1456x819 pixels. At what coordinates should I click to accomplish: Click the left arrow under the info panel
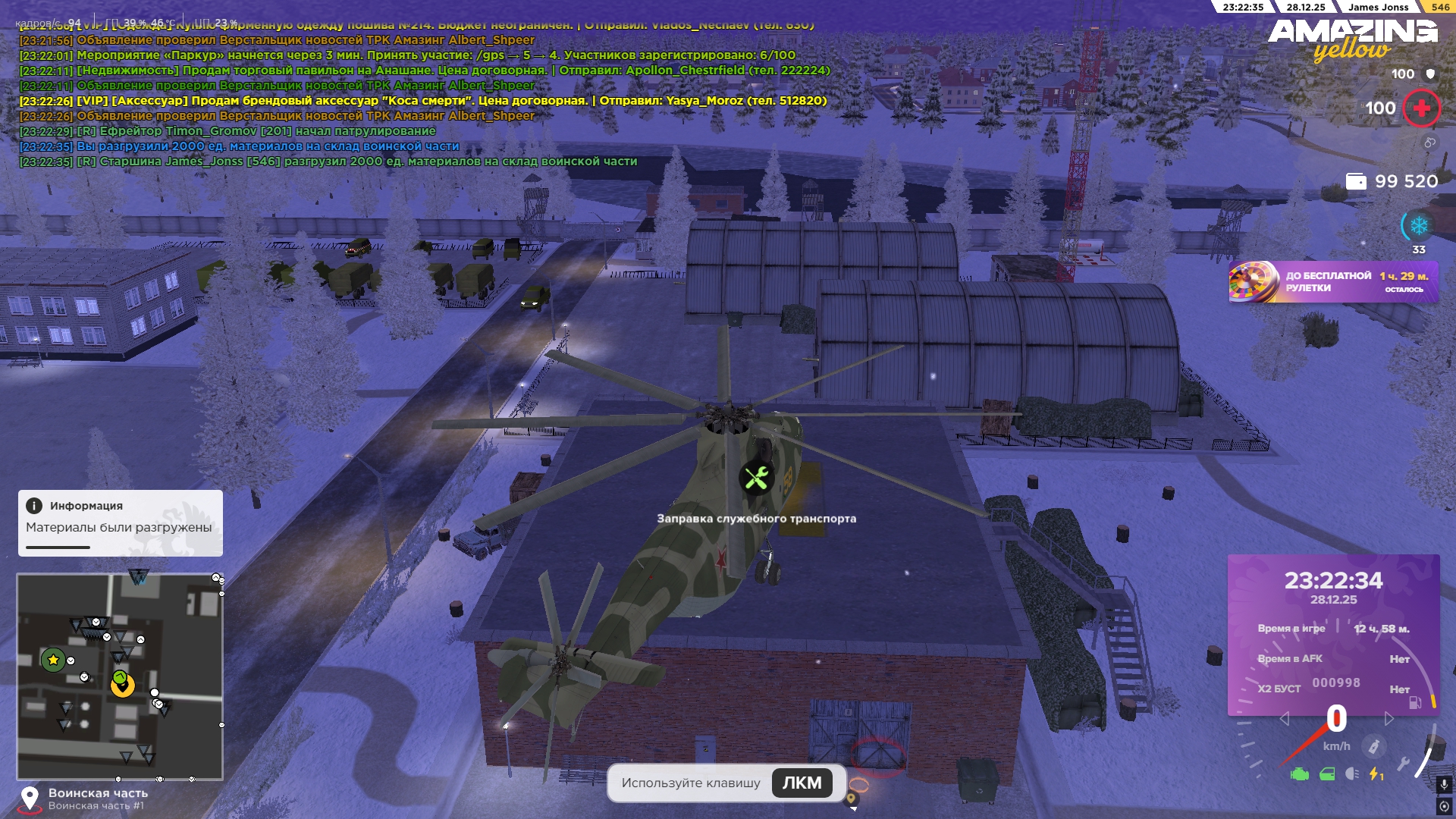point(1284,719)
